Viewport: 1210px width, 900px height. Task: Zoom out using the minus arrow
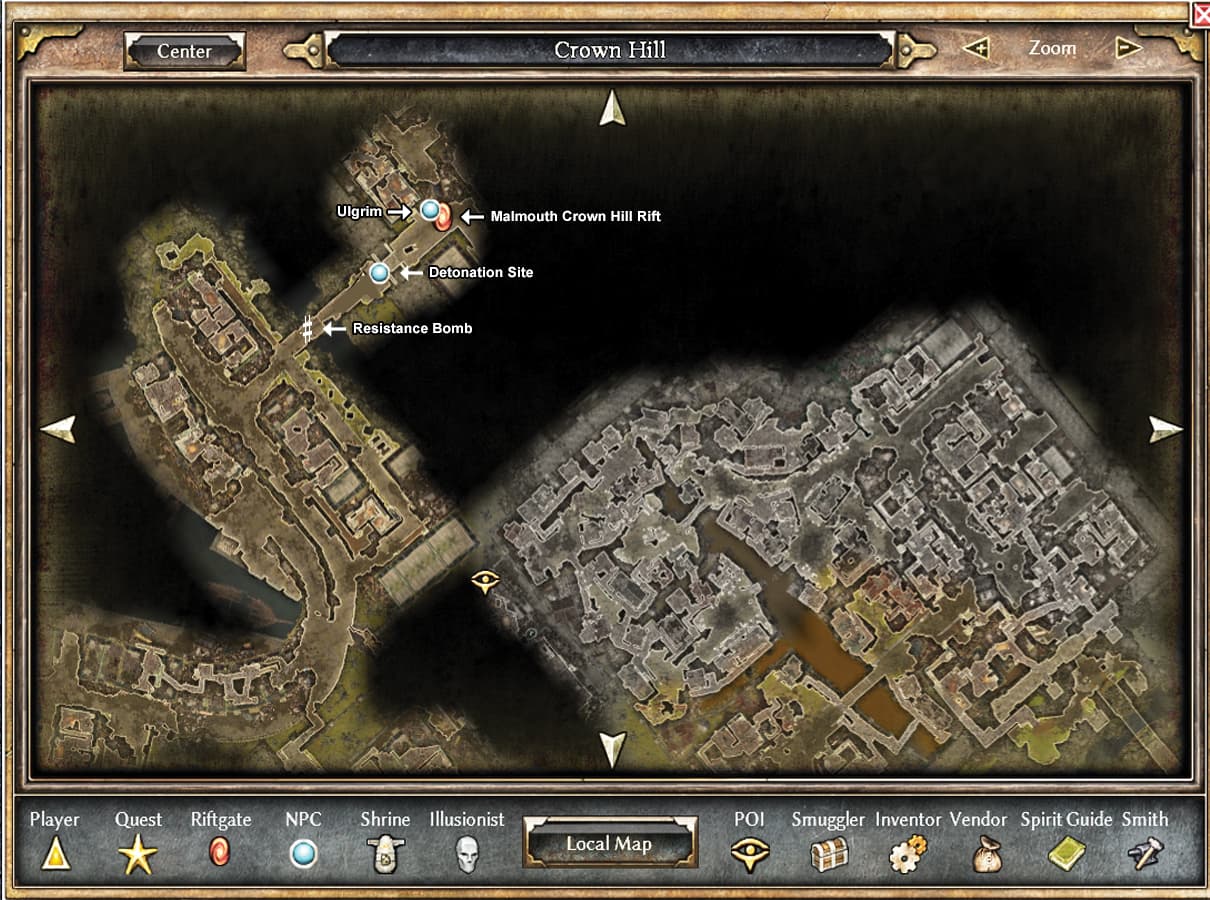[1128, 48]
